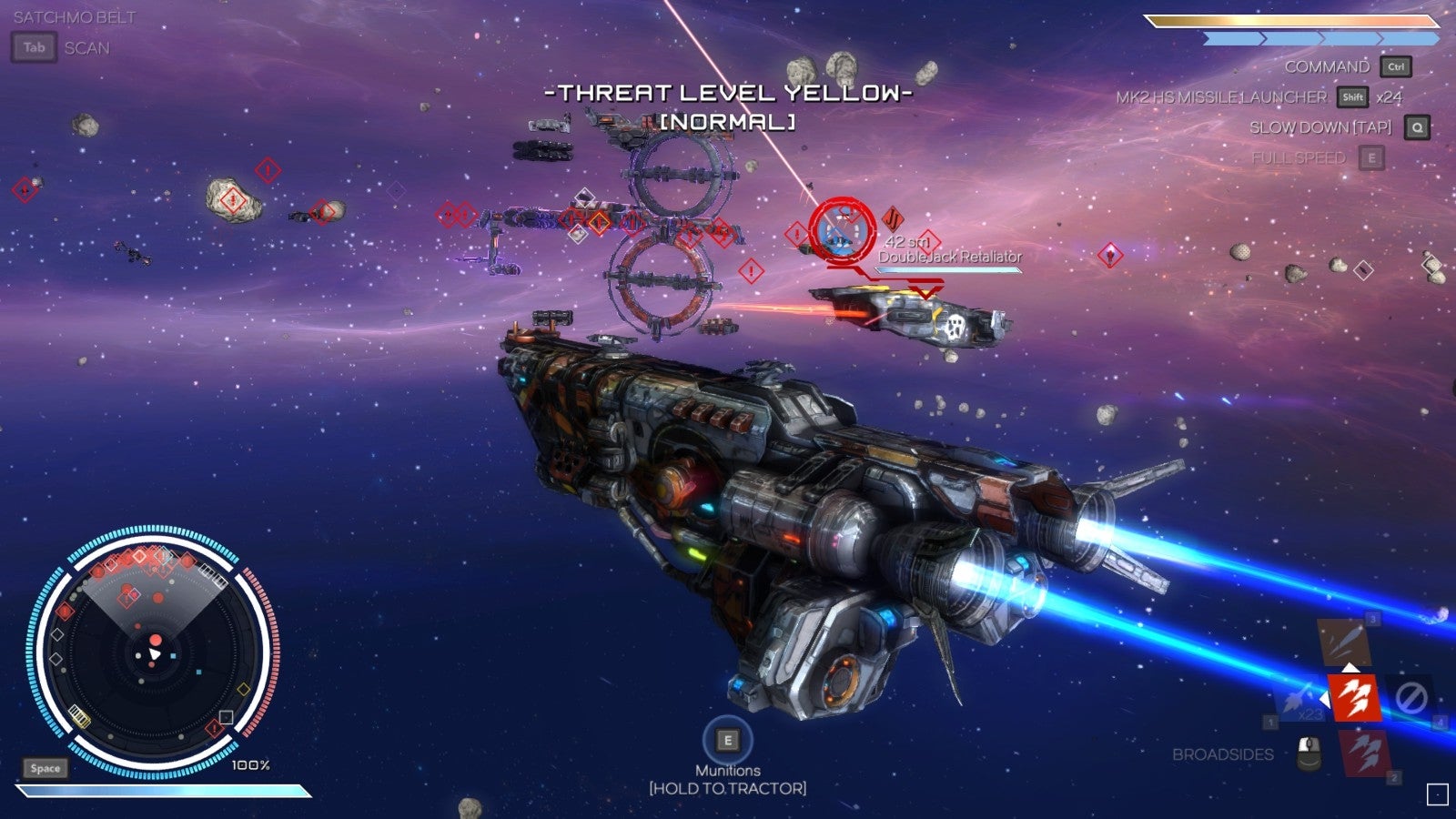1456x819 pixels.
Task: Target the DoubleJack Retaliator label
Action: [x=950, y=258]
